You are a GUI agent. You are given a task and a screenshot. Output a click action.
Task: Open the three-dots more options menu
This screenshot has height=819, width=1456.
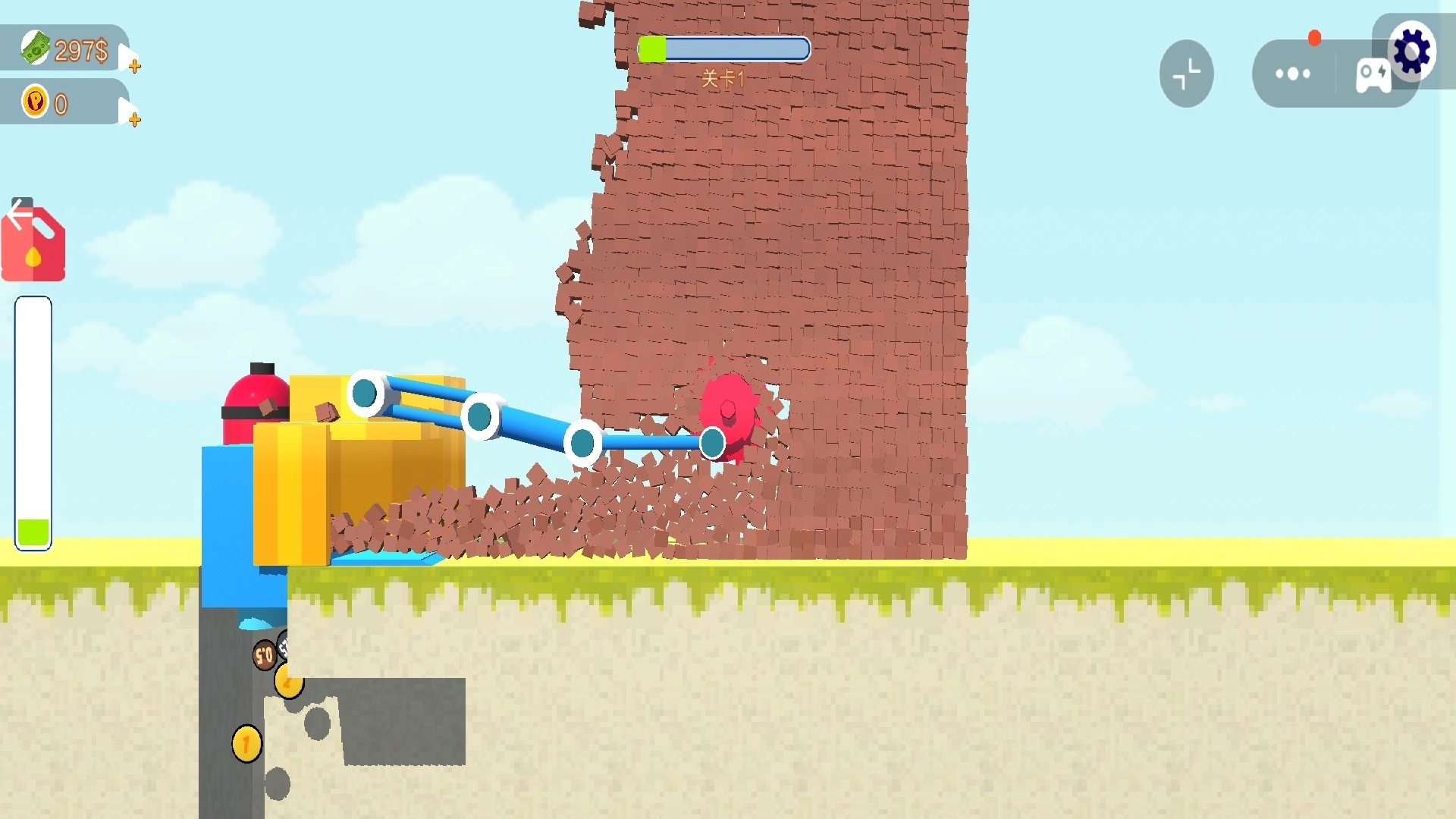pos(1292,74)
